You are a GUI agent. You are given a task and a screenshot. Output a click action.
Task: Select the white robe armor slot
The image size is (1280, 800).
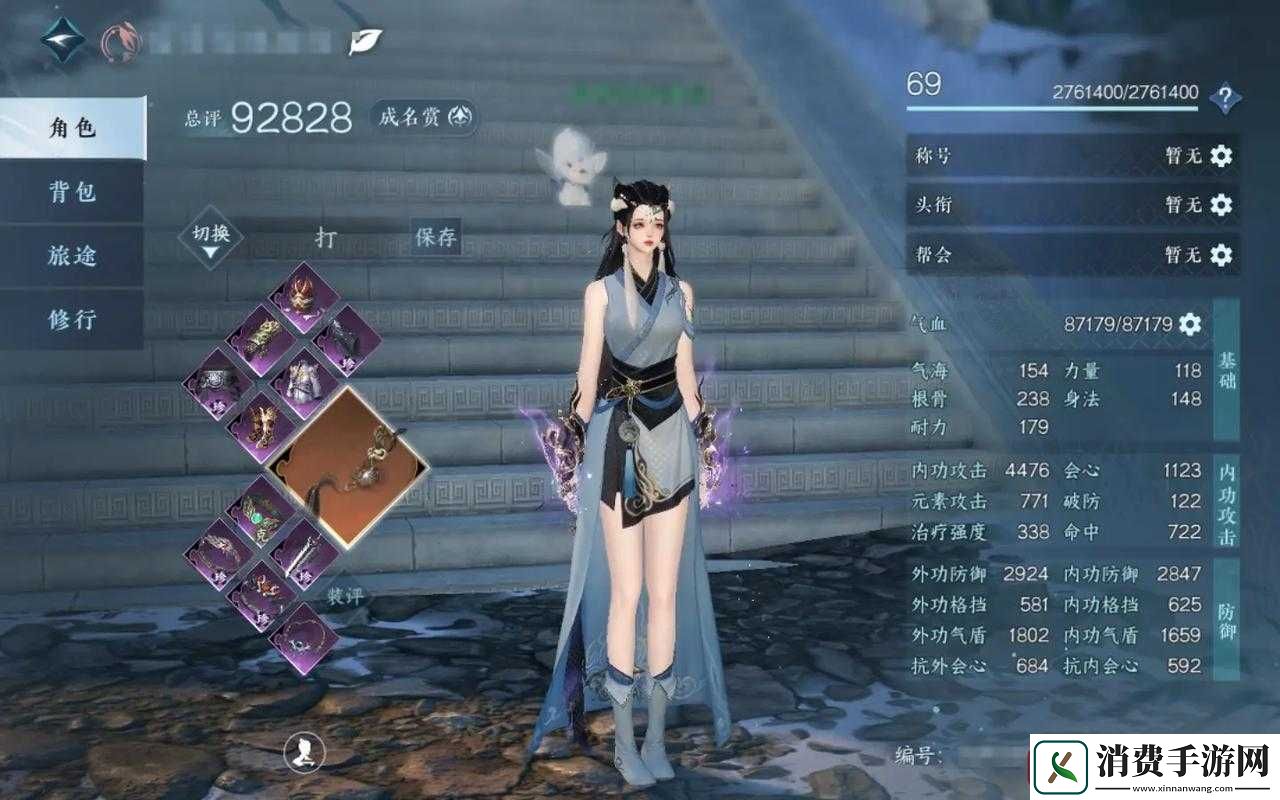(x=297, y=383)
